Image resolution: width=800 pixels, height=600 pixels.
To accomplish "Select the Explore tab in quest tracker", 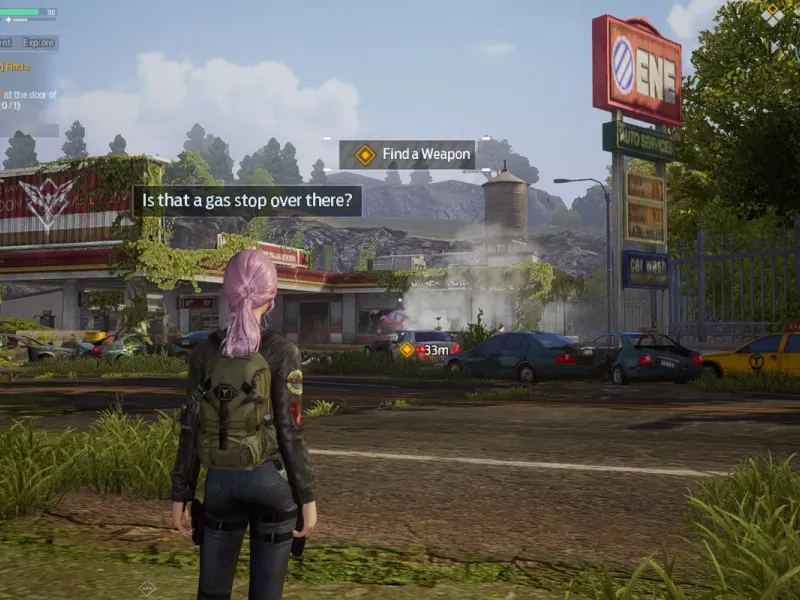I will [x=39, y=43].
